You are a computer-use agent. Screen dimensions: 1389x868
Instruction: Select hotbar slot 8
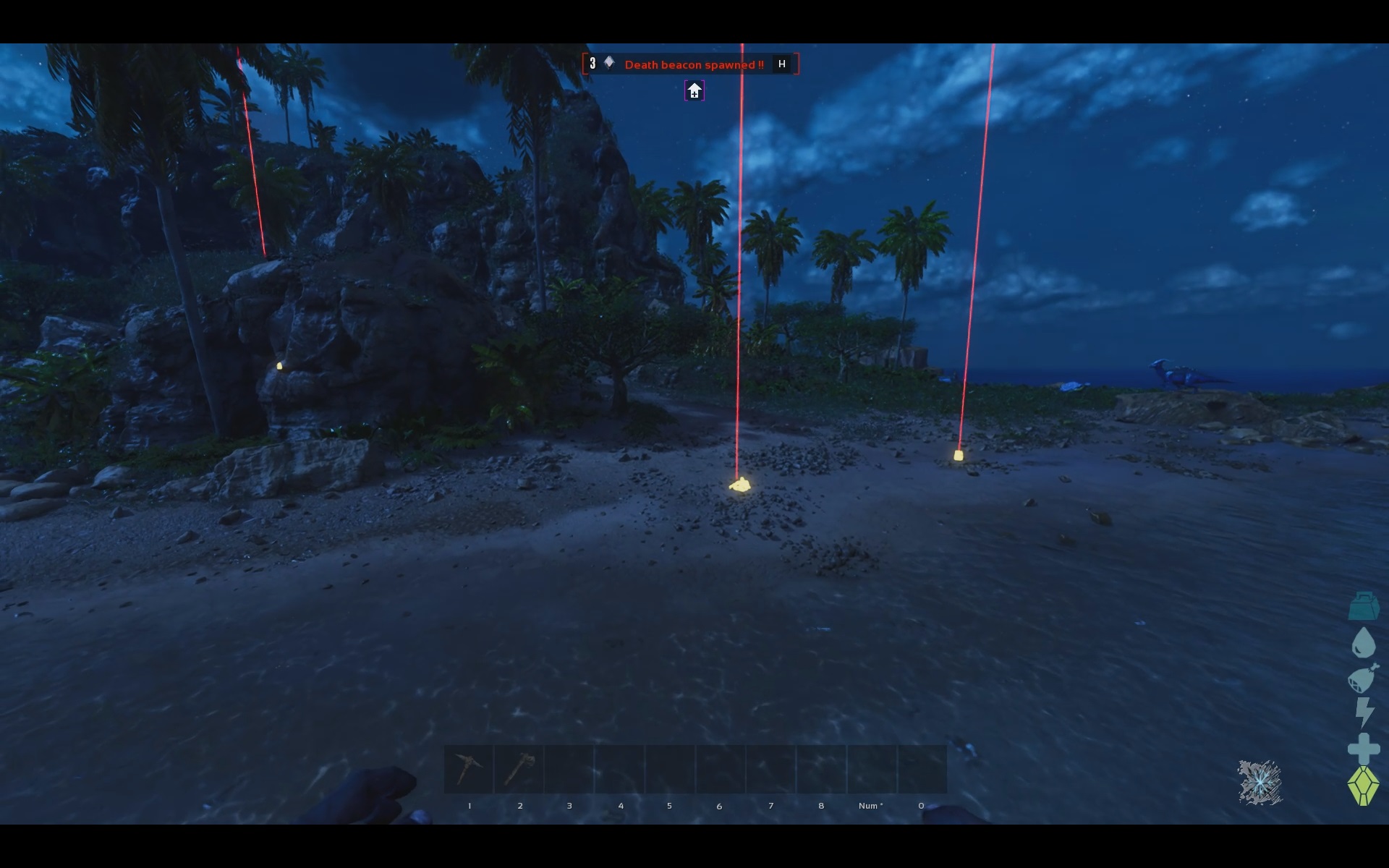coord(820,768)
